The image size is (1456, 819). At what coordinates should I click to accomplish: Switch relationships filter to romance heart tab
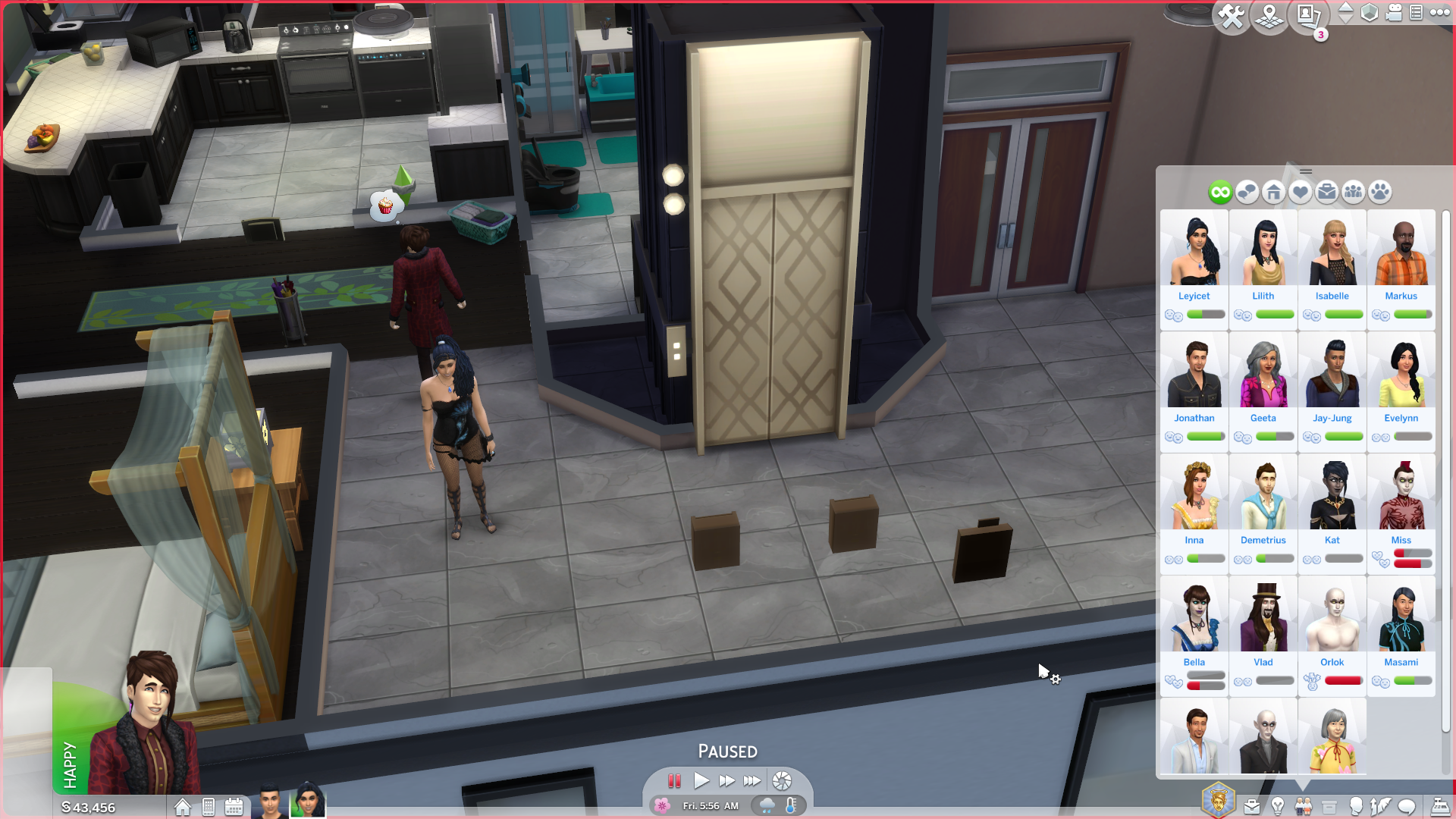pyautogui.click(x=1300, y=192)
